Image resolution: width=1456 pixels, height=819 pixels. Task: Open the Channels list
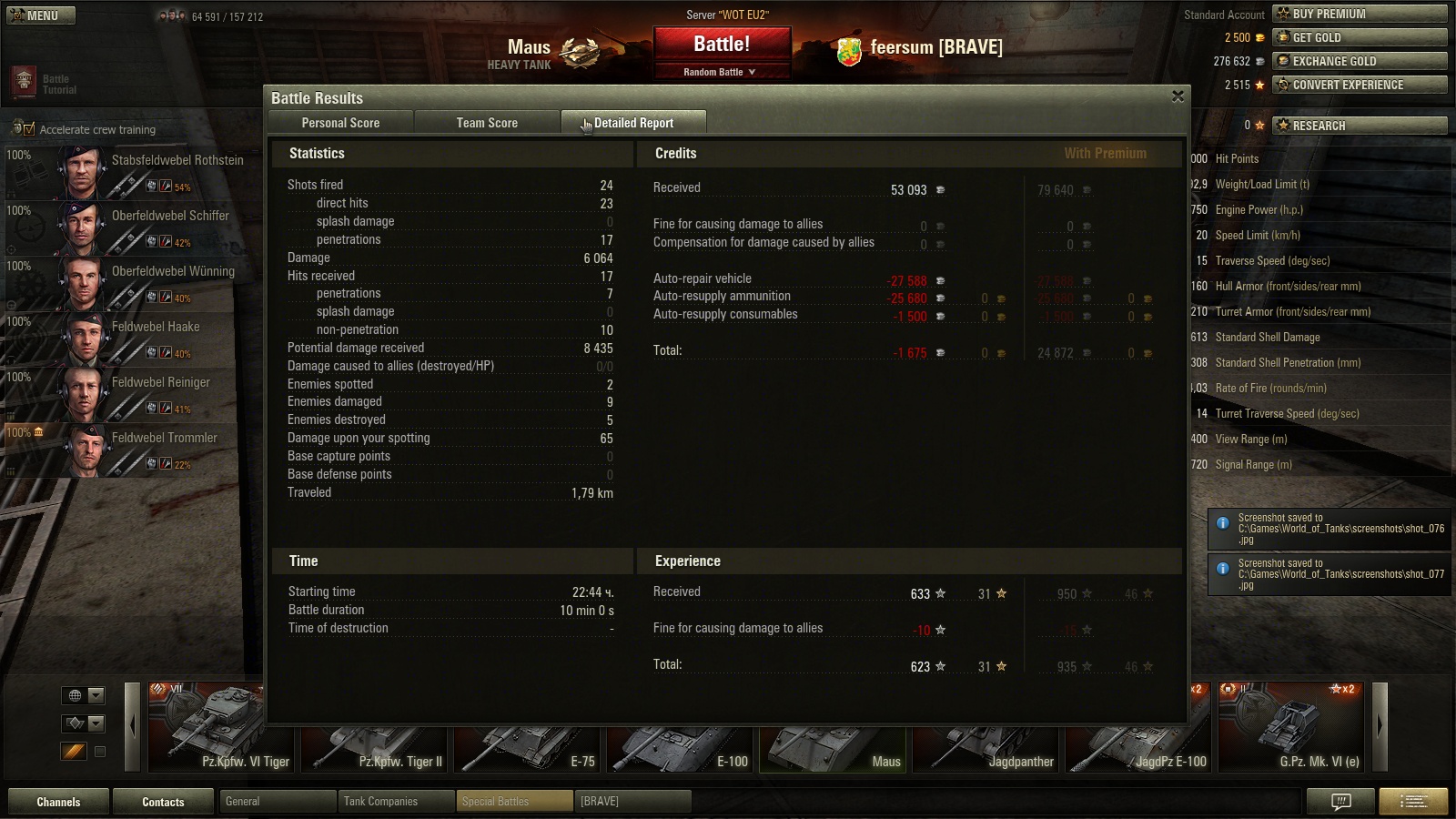(x=58, y=802)
